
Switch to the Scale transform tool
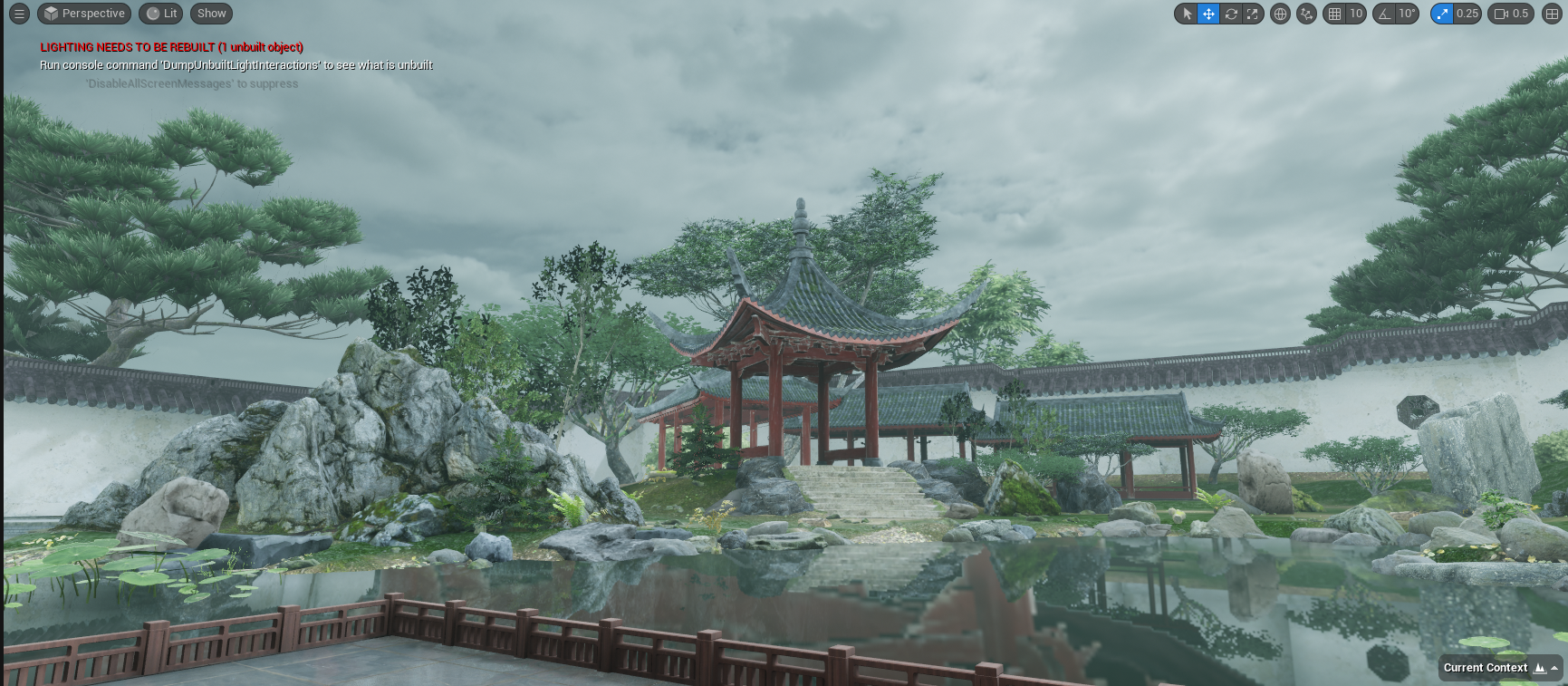(x=1252, y=14)
